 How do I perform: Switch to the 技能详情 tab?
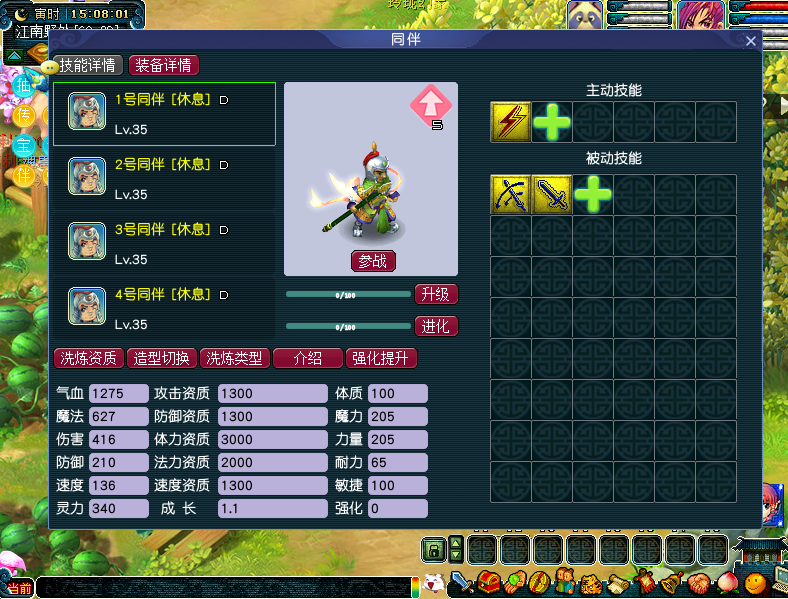pos(89,65)
